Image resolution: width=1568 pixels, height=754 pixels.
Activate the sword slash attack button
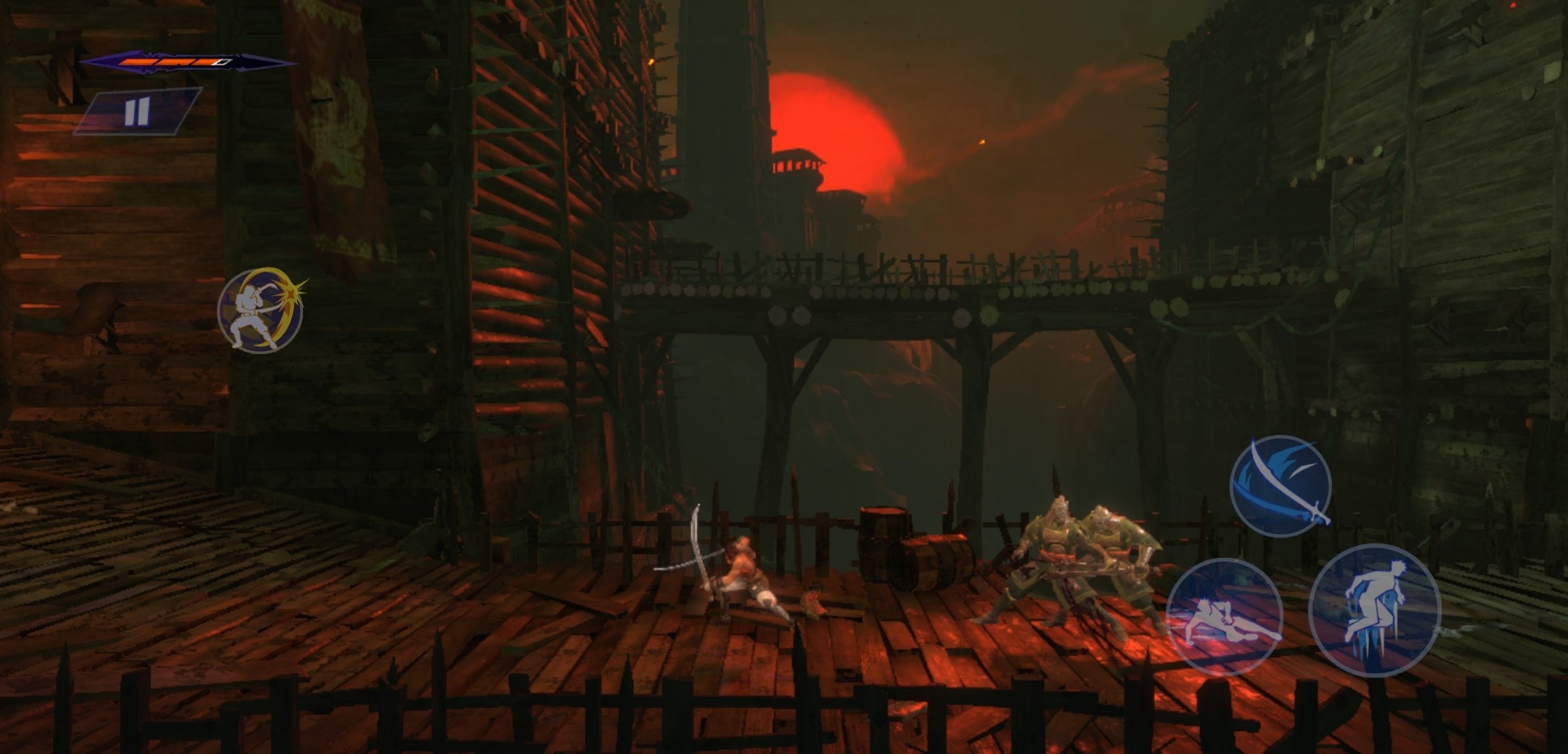point(1280,486)
